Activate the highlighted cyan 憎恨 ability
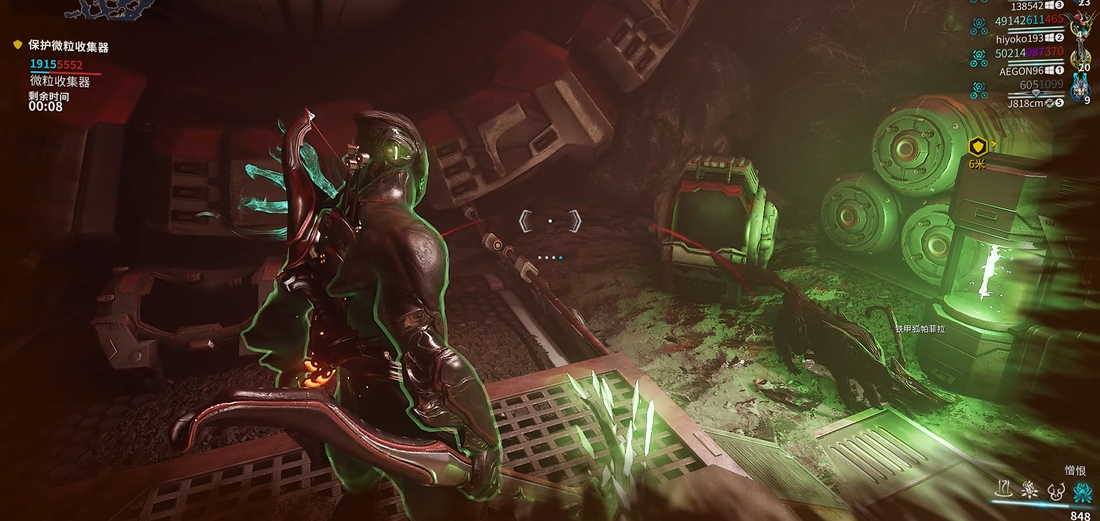Screen dimensions: 1100x521 tap(1081, 491)
